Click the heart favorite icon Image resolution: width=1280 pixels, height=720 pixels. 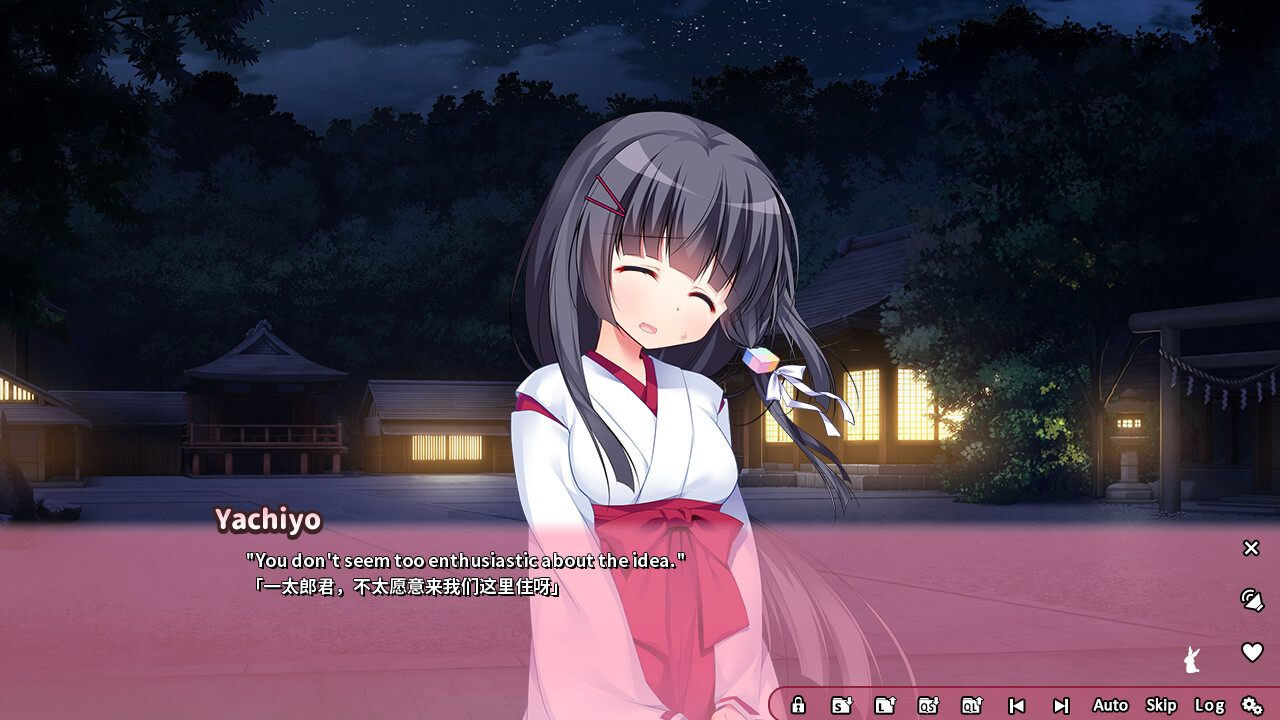[x=1251, y=652]
